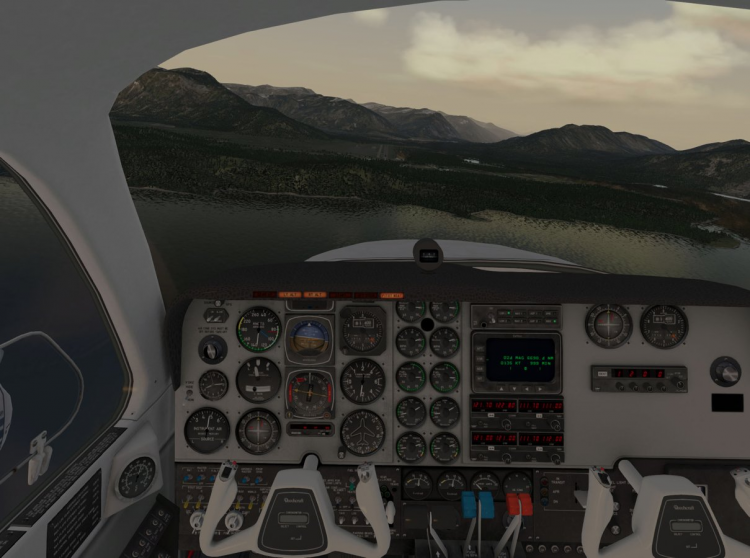750x558 pixels.
Task: Click the audio panel above the GPS
Action: (x=516, y=314)
